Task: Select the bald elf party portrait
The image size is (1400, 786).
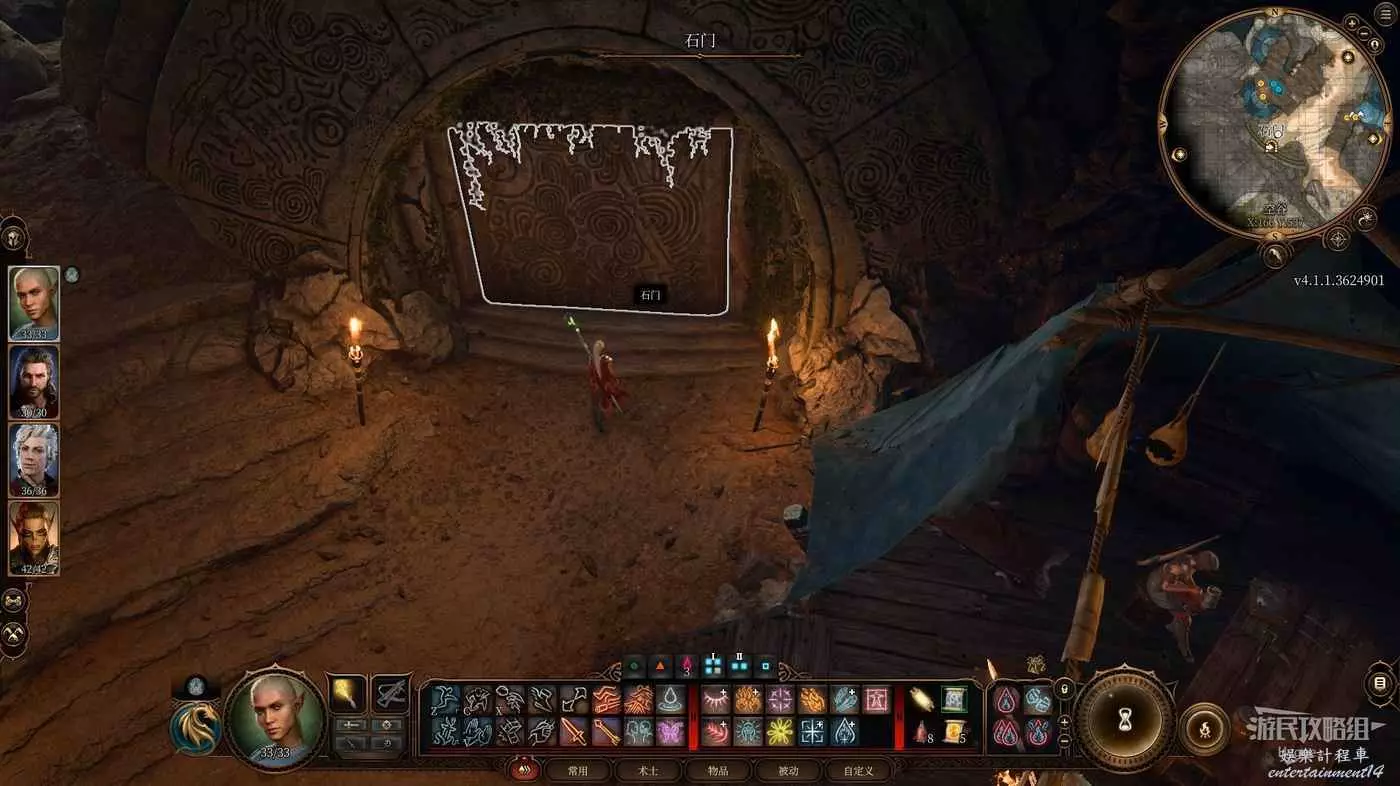Action: (x=34, y=303)
